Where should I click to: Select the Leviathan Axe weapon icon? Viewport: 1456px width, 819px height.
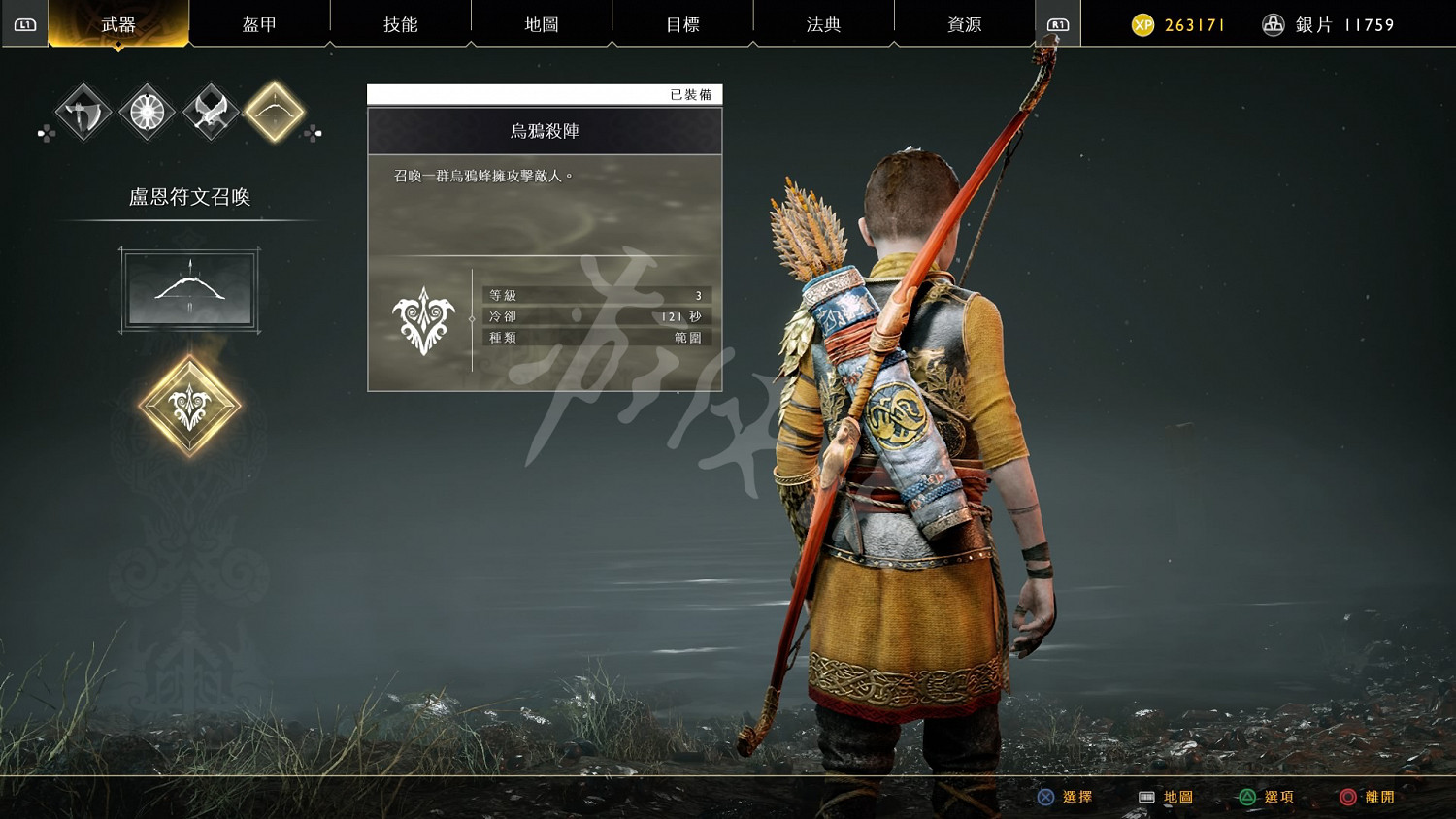pos(83,111)
